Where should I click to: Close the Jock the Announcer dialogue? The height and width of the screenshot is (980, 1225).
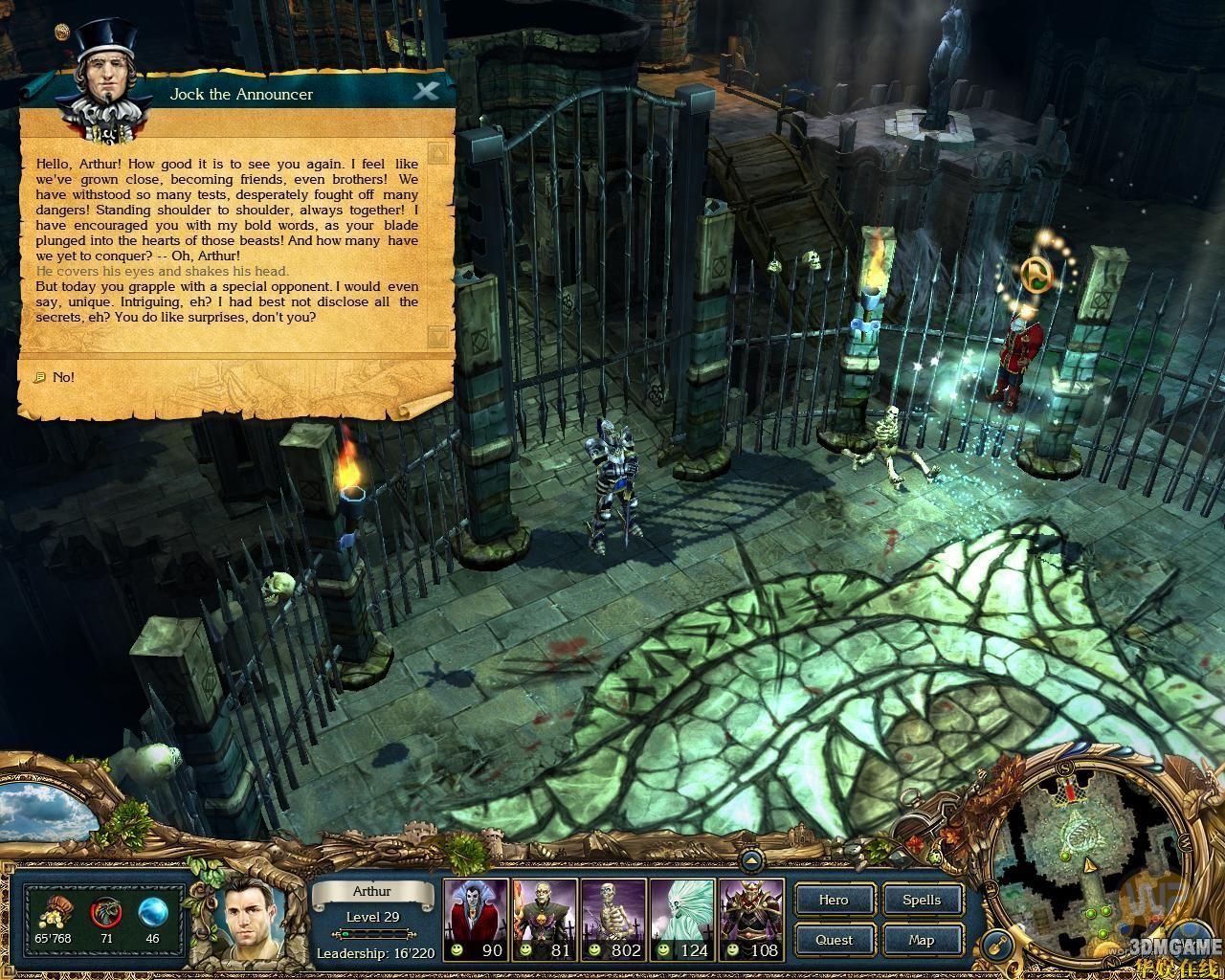tap(426, 92)
